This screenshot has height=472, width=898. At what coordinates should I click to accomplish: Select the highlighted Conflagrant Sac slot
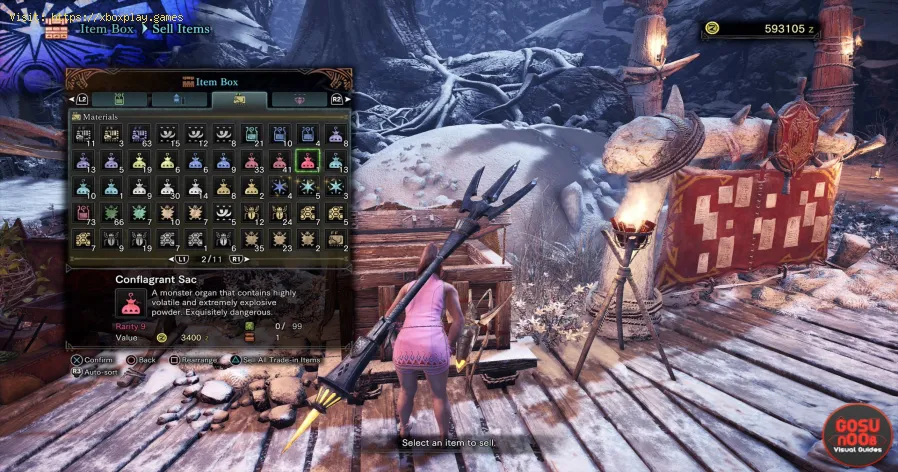pos(307,160)
